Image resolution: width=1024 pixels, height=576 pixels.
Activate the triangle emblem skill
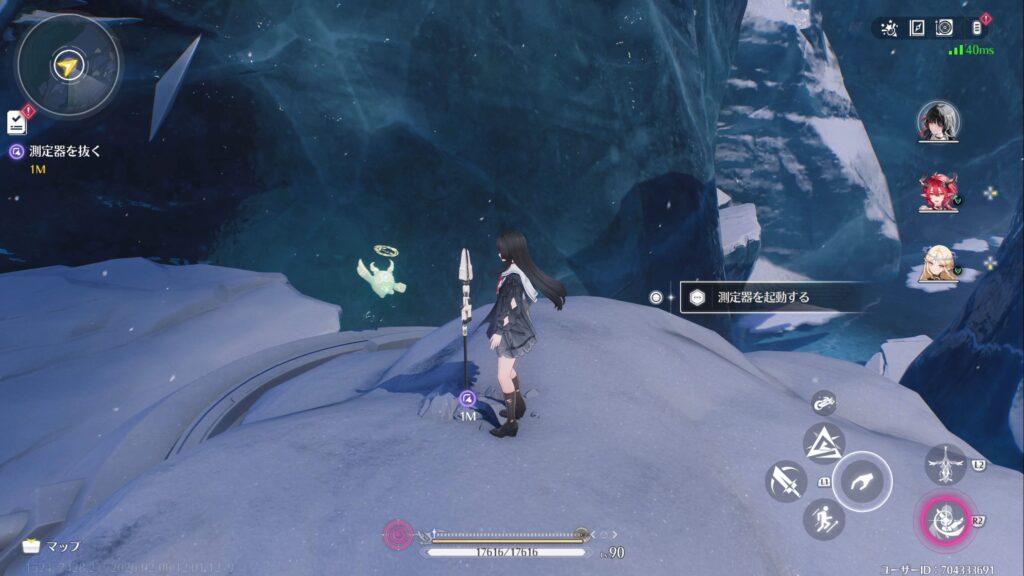click(x=824, y=443)
